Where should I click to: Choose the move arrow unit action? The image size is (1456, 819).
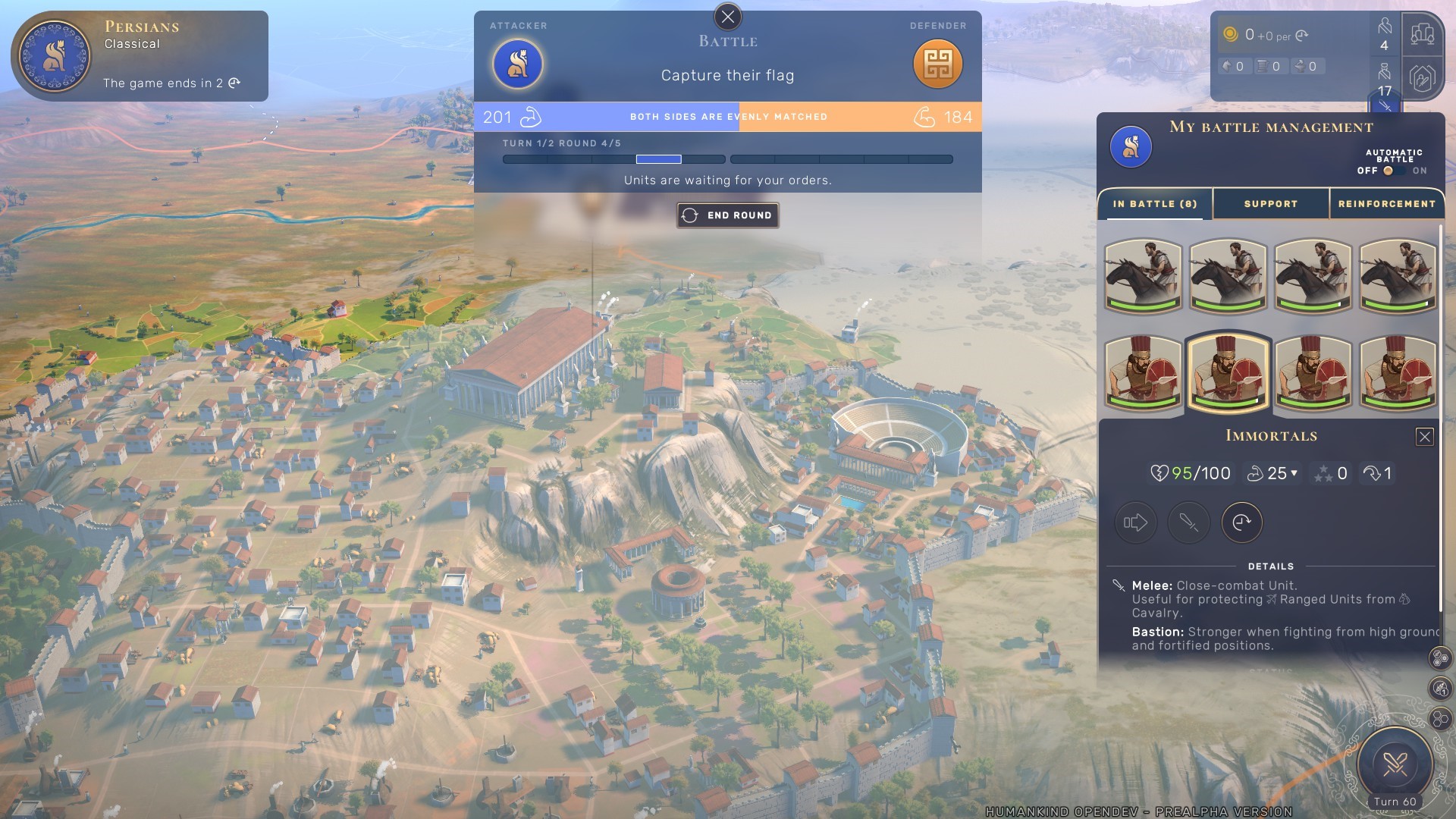point(1135,522)
